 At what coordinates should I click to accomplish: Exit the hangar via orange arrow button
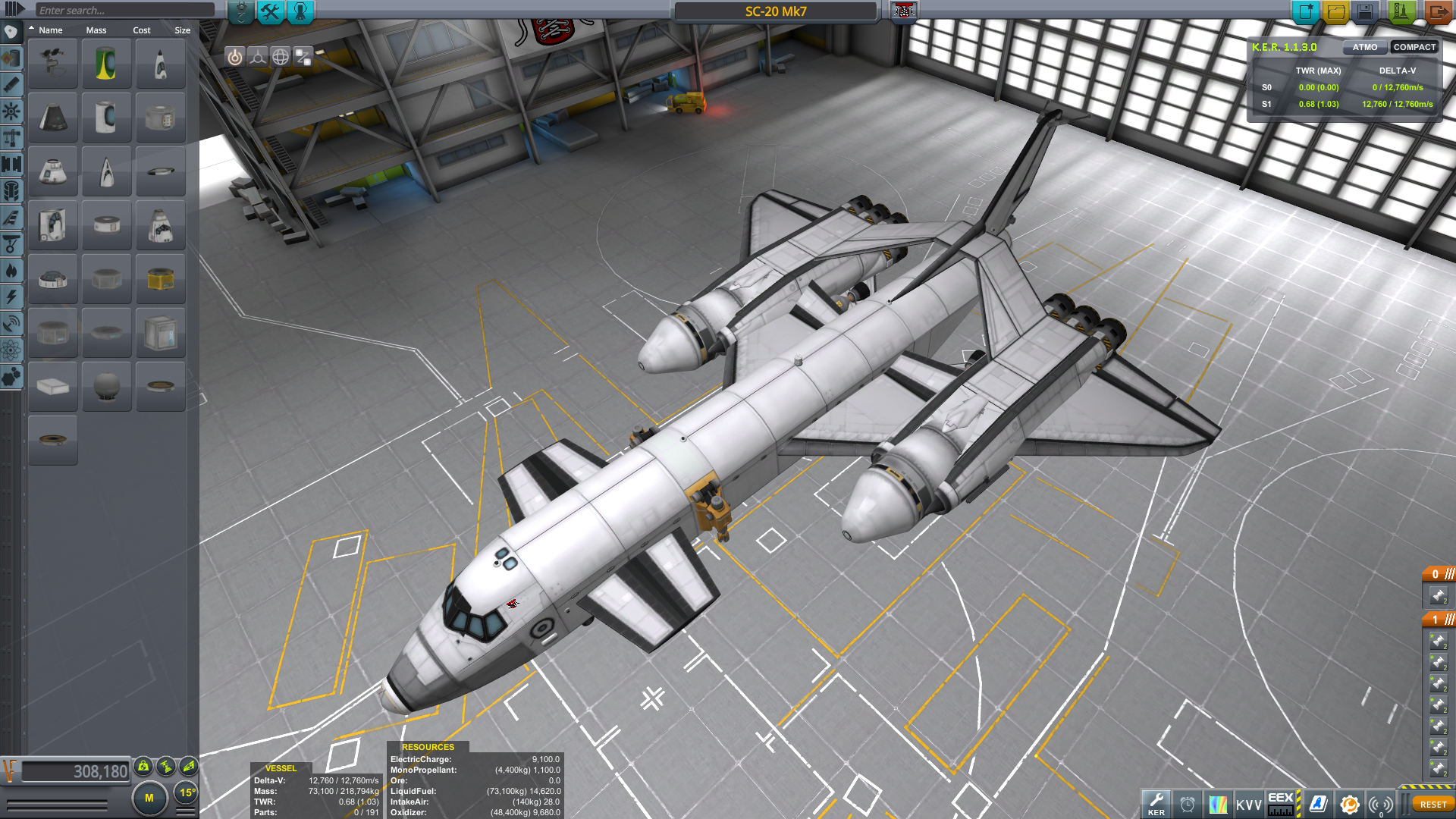(x=1436, y=12)
